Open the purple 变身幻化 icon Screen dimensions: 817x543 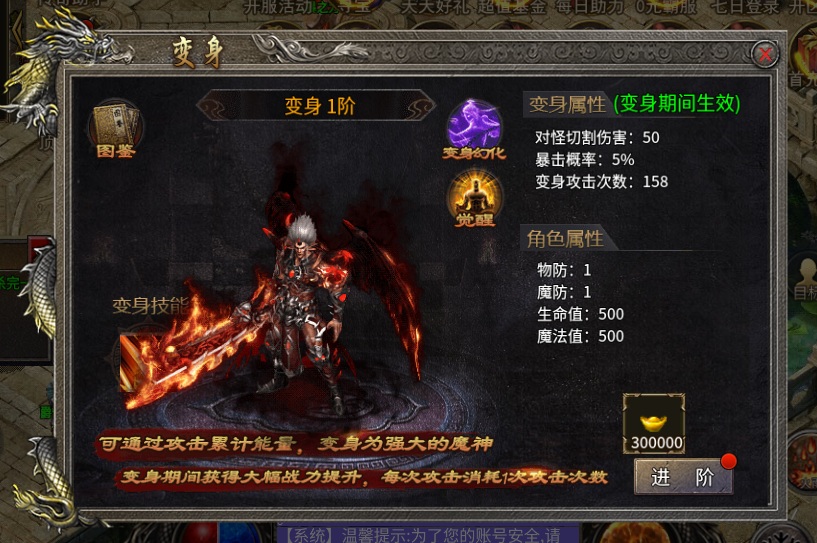click(474, 128)
